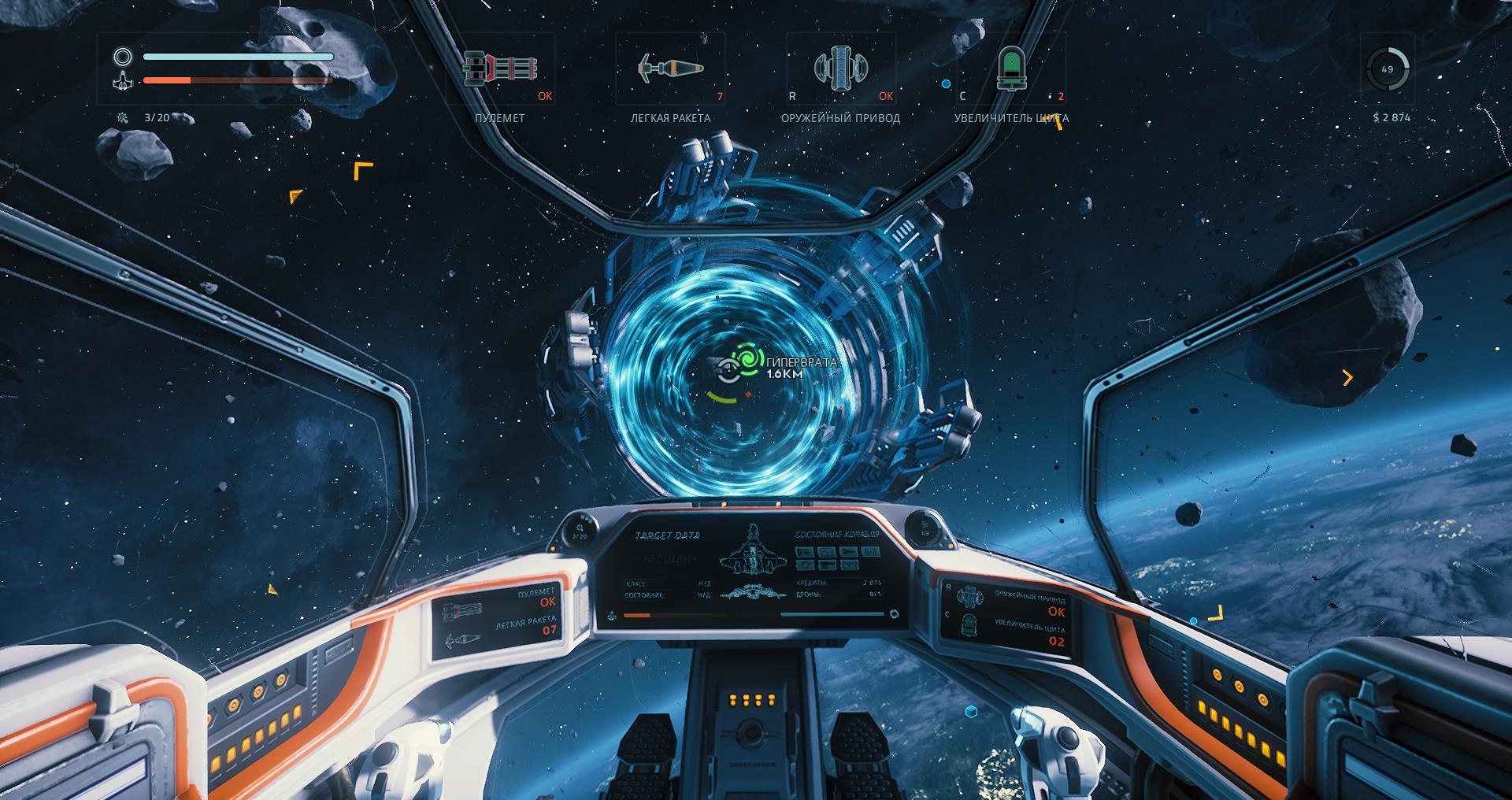Screen dimensions: 1512x800
Task: Open the СОСТОЯНИЕ КОРАБЛЯ status panel
Action: [837, 534]
